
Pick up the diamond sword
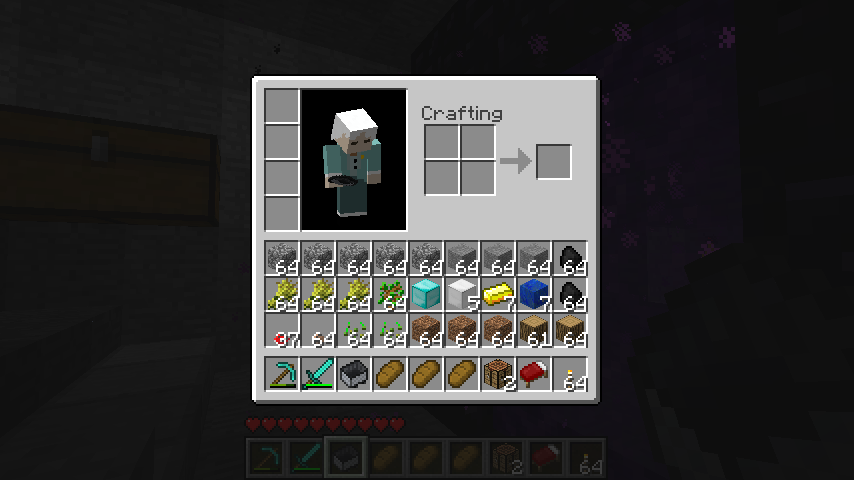(319, 374)
